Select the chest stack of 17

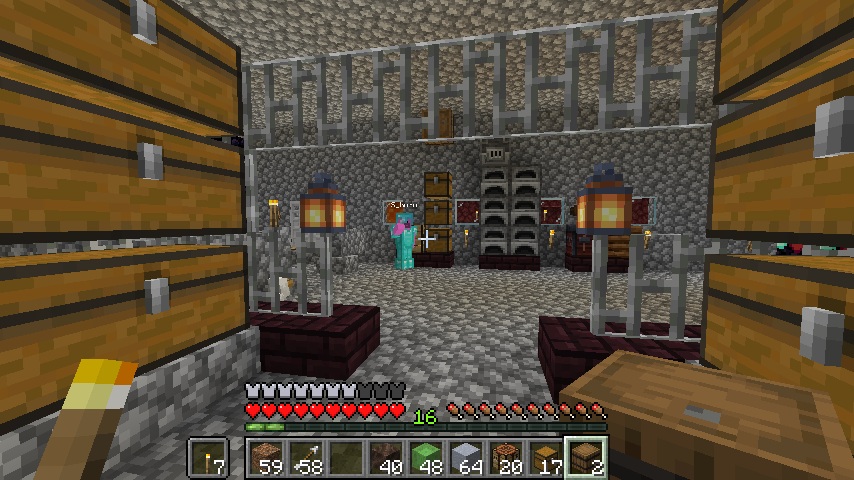545,459
